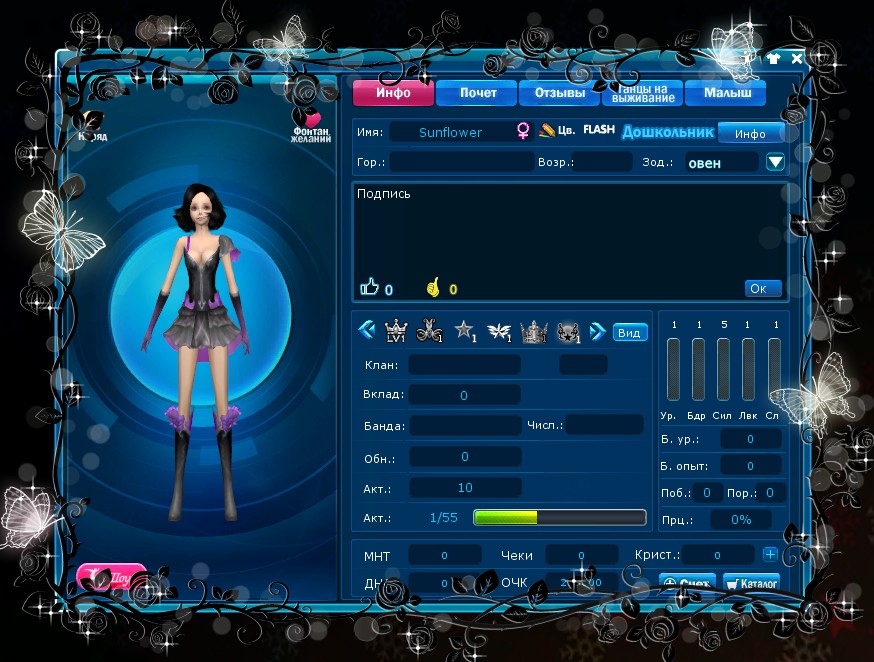Add crystals with the plus button
Image resolution: width=874 pixels, height=662 pixels.
pos(770,554)
